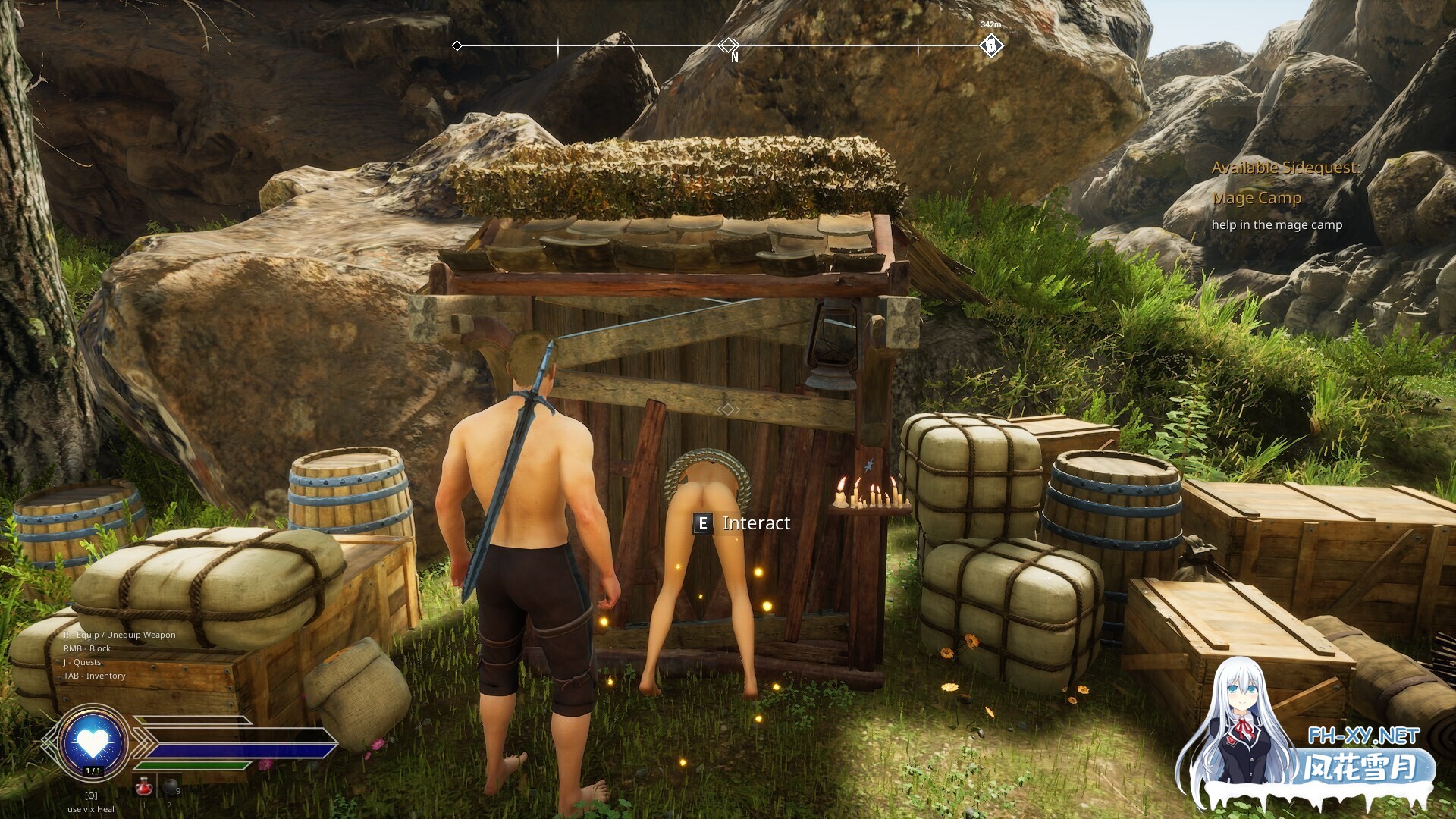Select the black bomb item slot
This screenshot has height=819, width=1456.
click(x=171, y=789)
